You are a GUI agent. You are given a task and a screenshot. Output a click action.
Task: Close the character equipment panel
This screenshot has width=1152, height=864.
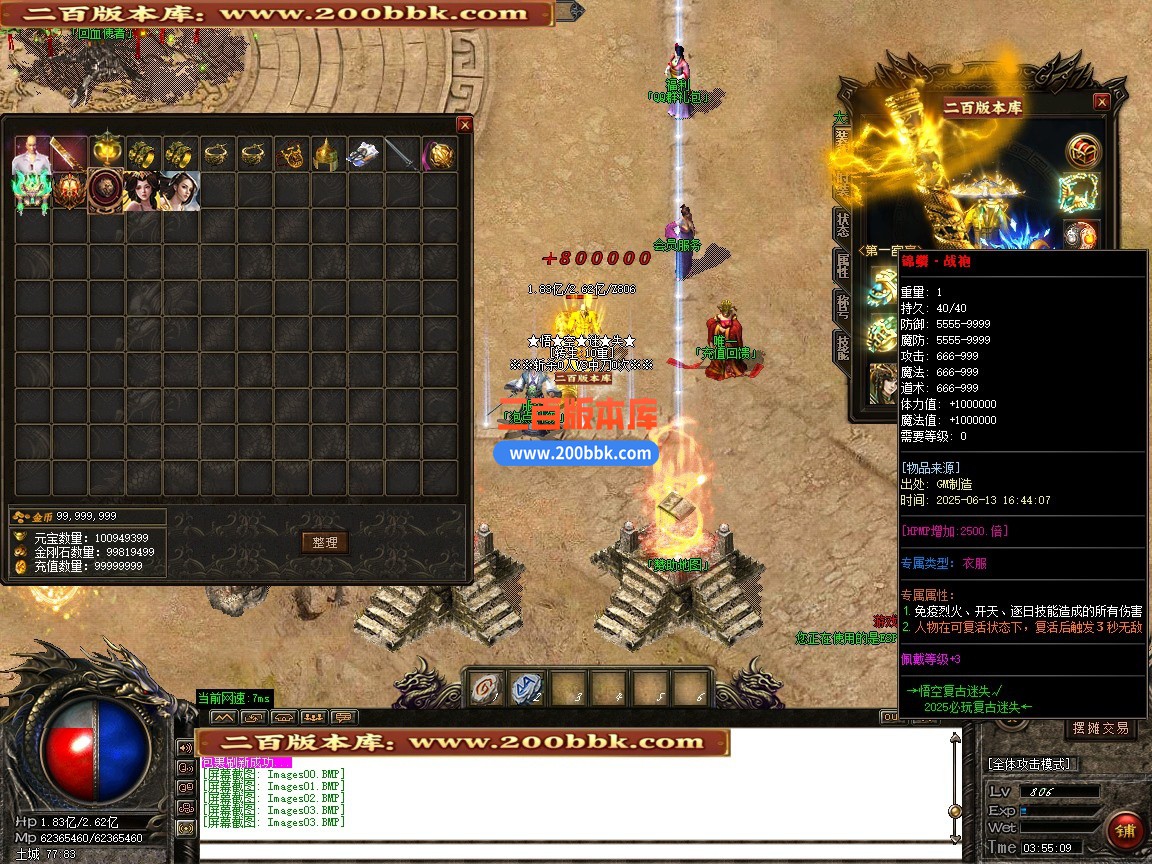1101,102
